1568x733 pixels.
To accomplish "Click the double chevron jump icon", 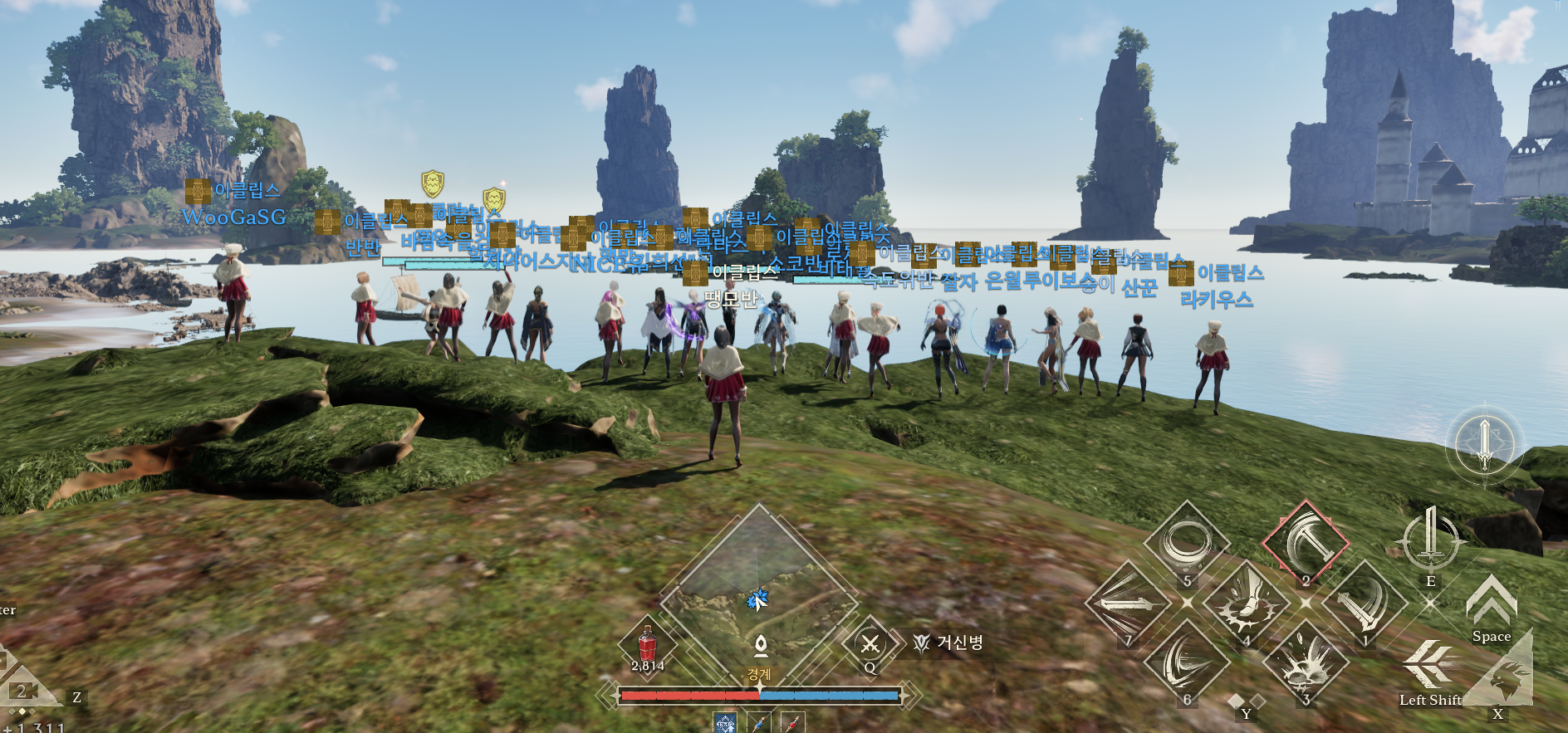I will tap(1491, 601).
